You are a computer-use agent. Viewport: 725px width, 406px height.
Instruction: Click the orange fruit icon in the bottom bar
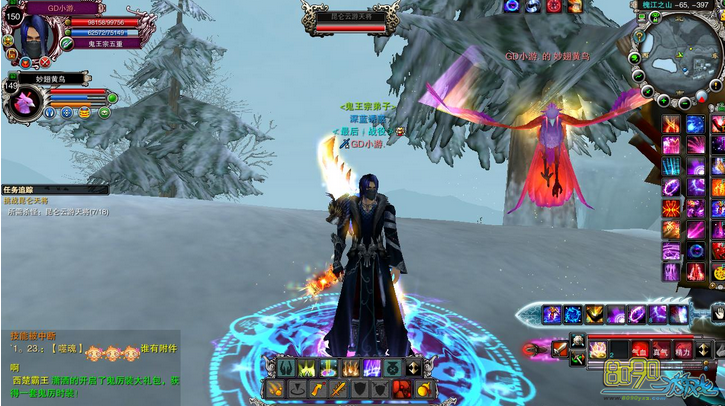(x=424, y=388)
